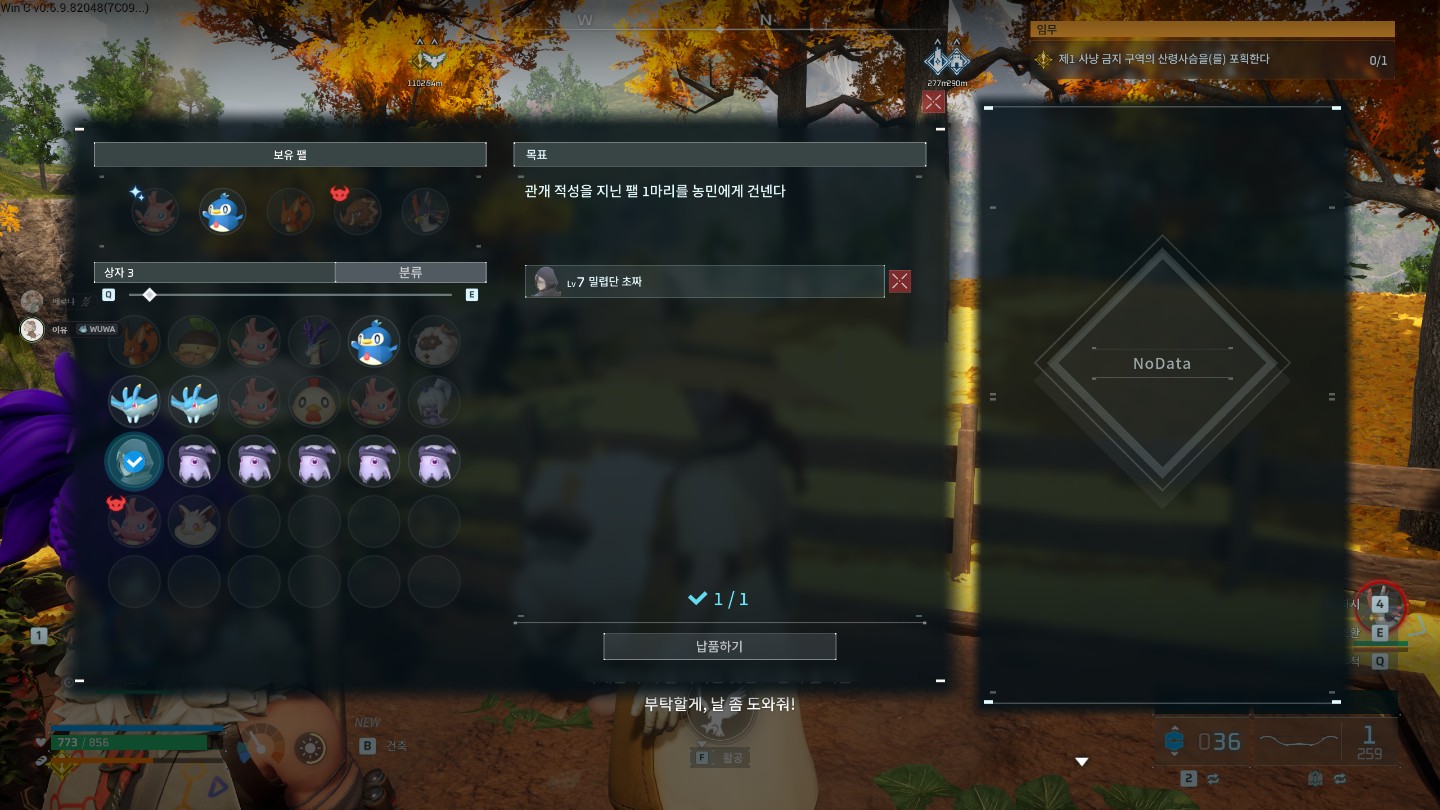
Task: Open the 임무 quest tracker entry
Action: (1212, 59)
